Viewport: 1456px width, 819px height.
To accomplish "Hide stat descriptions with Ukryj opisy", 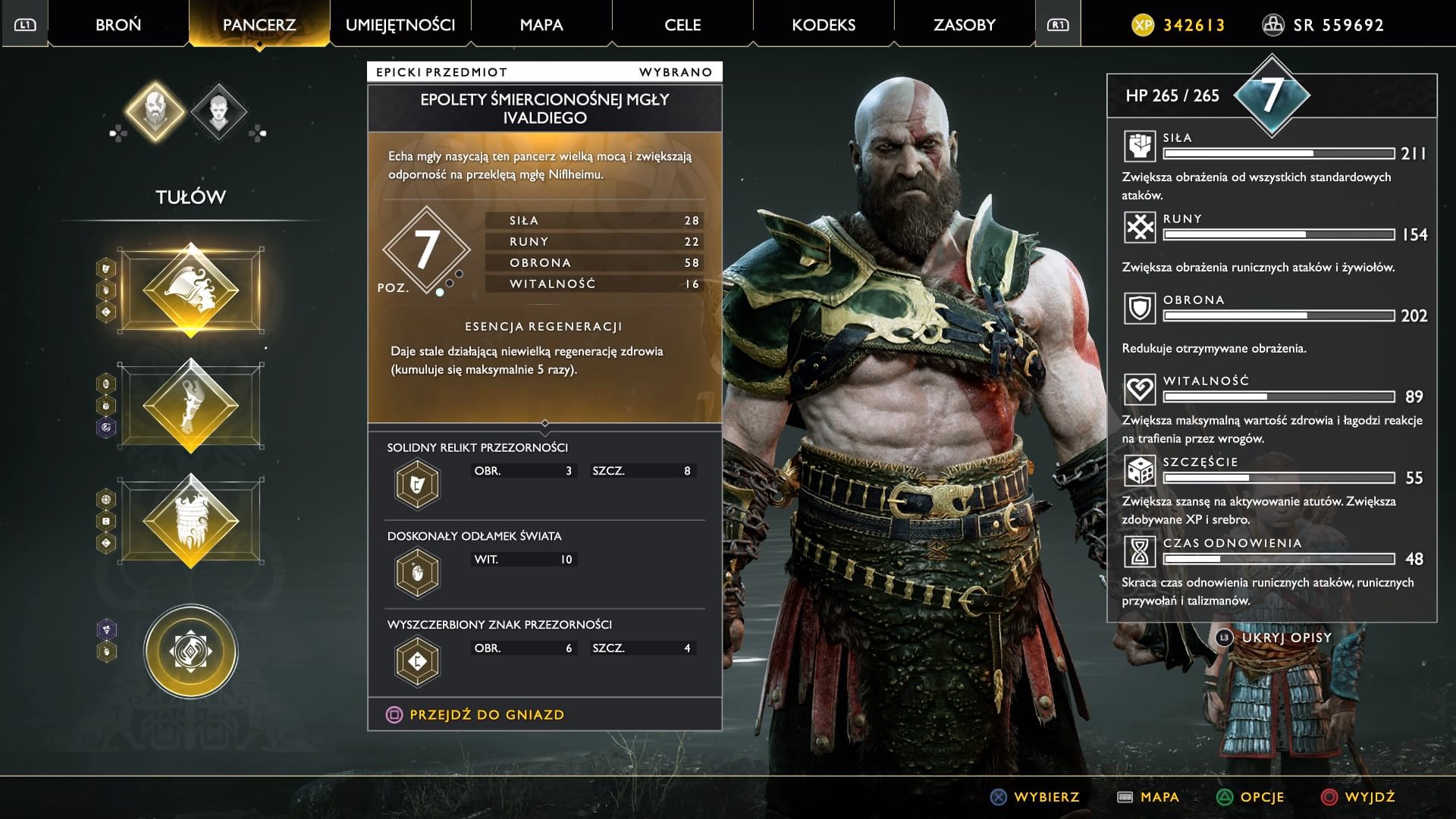I will pos(1286,638).
